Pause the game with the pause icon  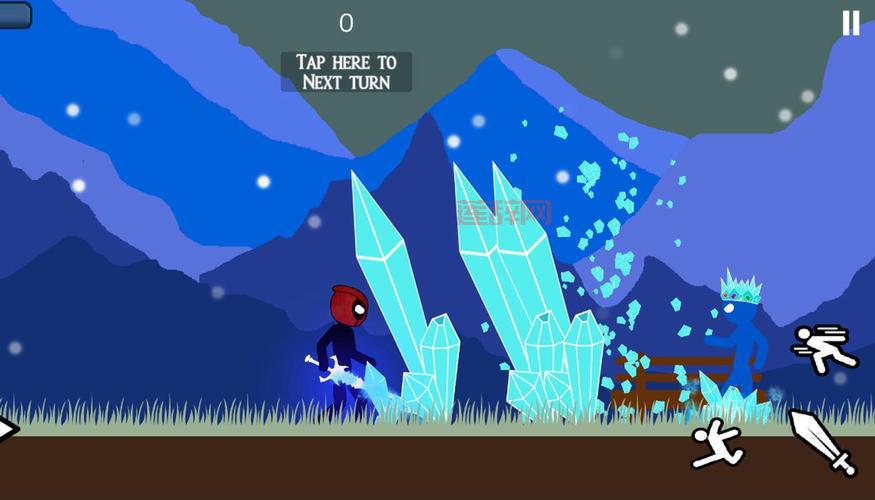[850, 23]
